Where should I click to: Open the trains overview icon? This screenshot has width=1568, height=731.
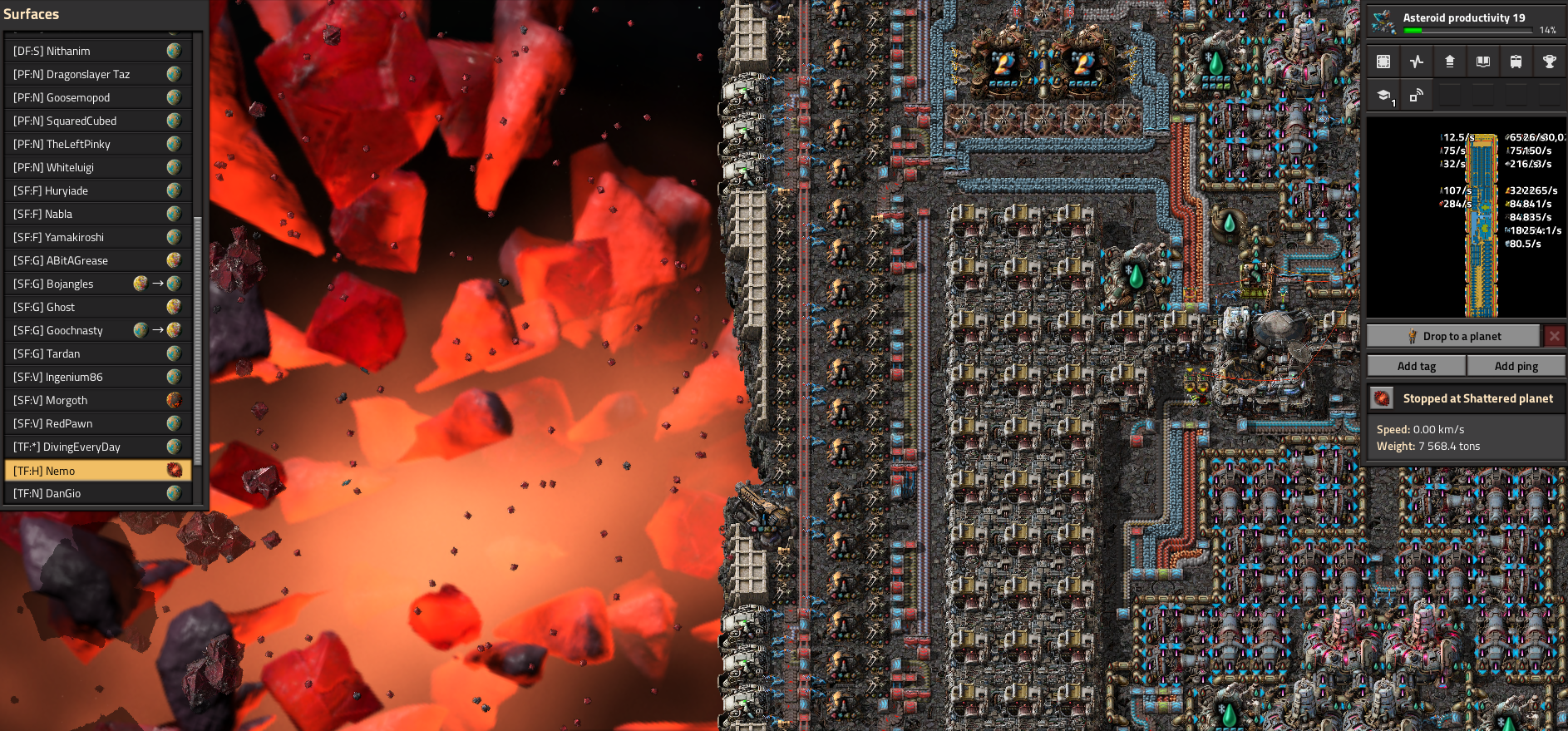1516,62
